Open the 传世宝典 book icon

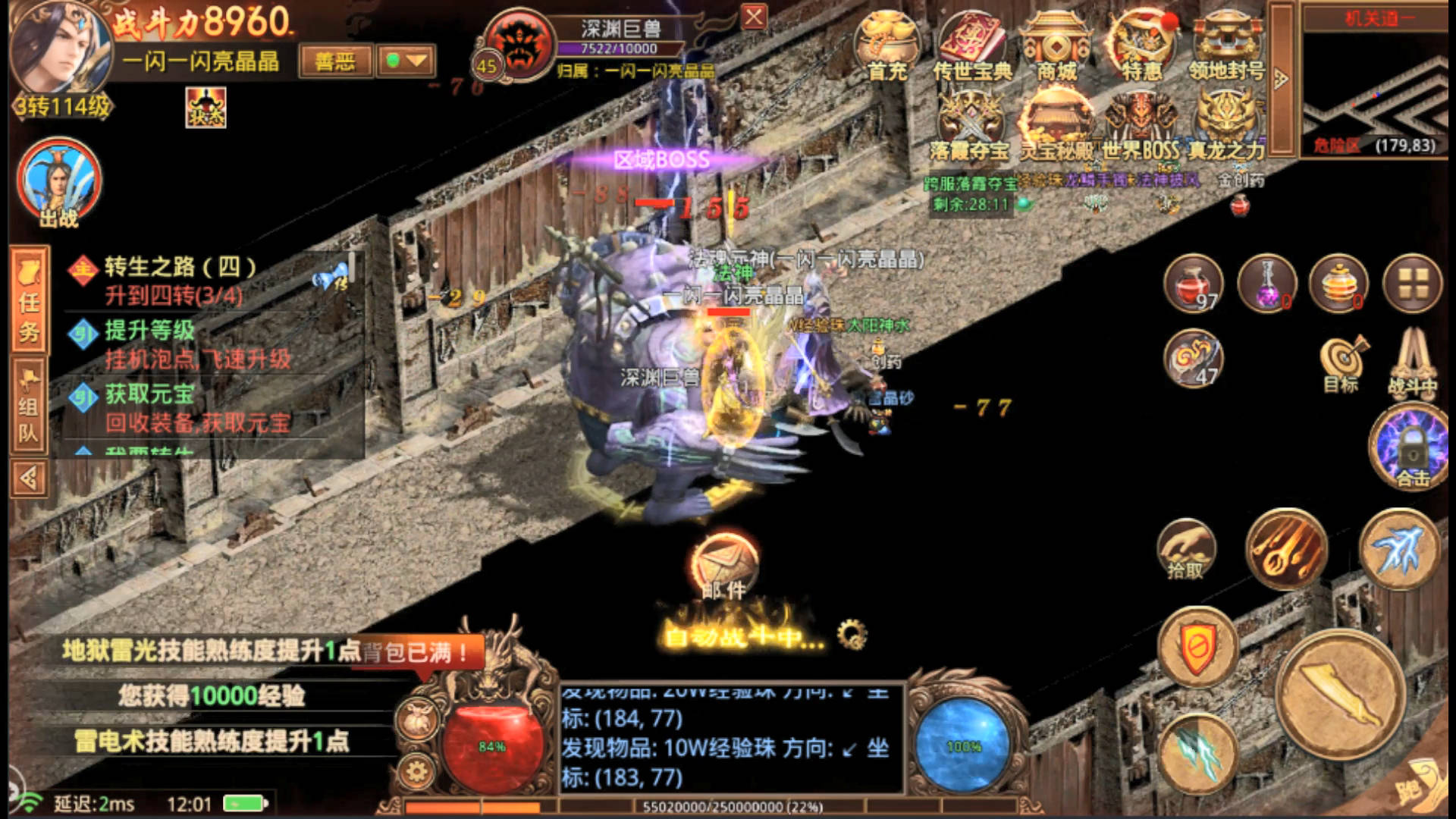click(972, 47)
